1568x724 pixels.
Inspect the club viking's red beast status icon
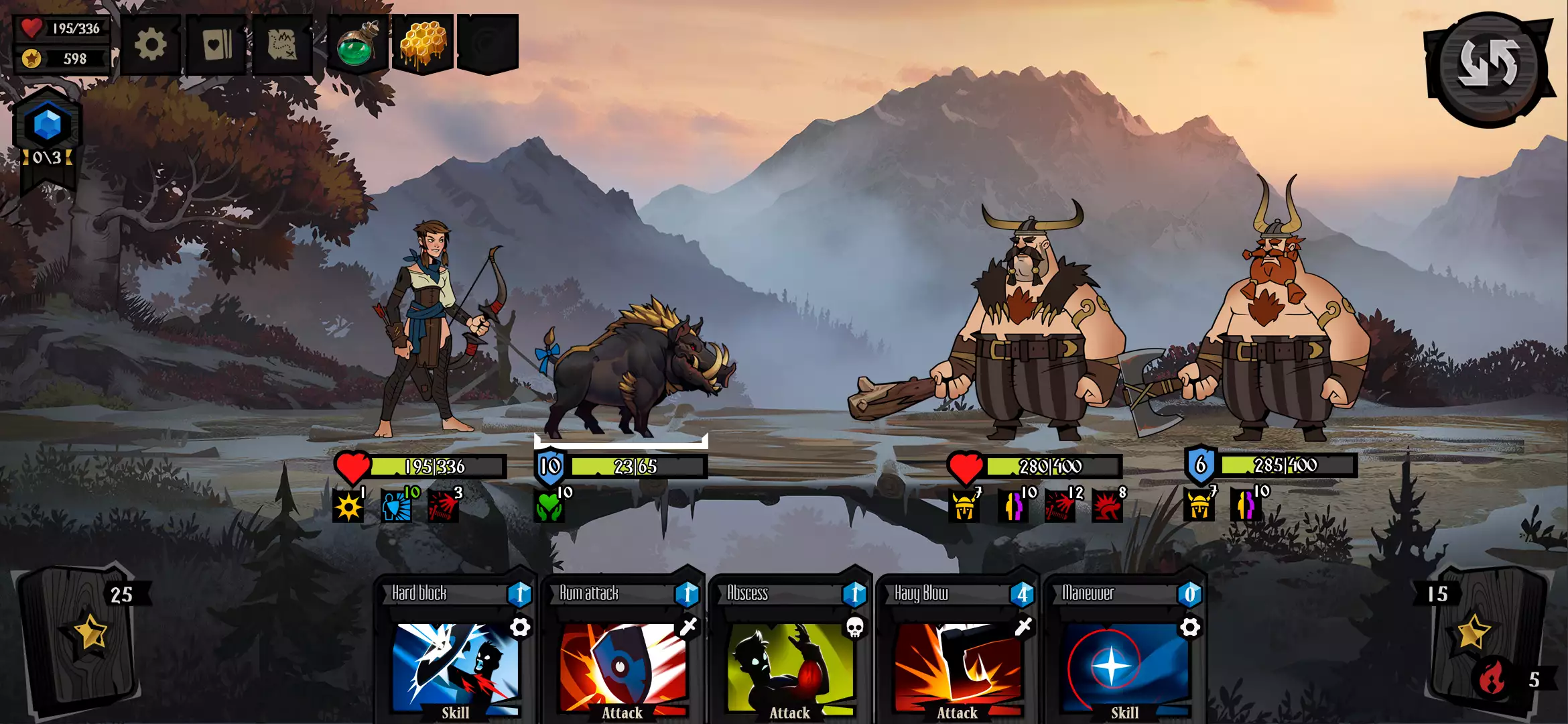(x=1107, y=506)
